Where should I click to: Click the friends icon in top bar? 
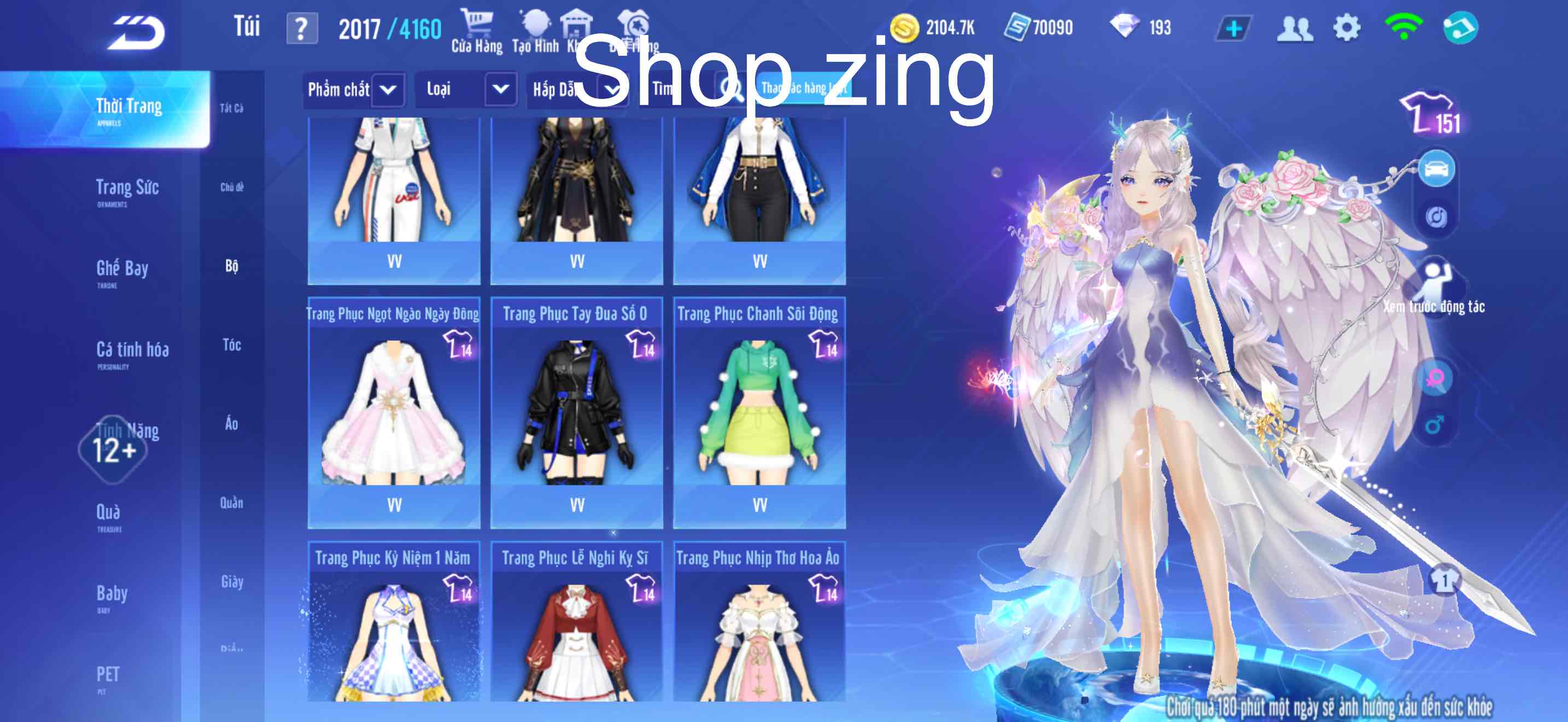(x=1295, y=27)
